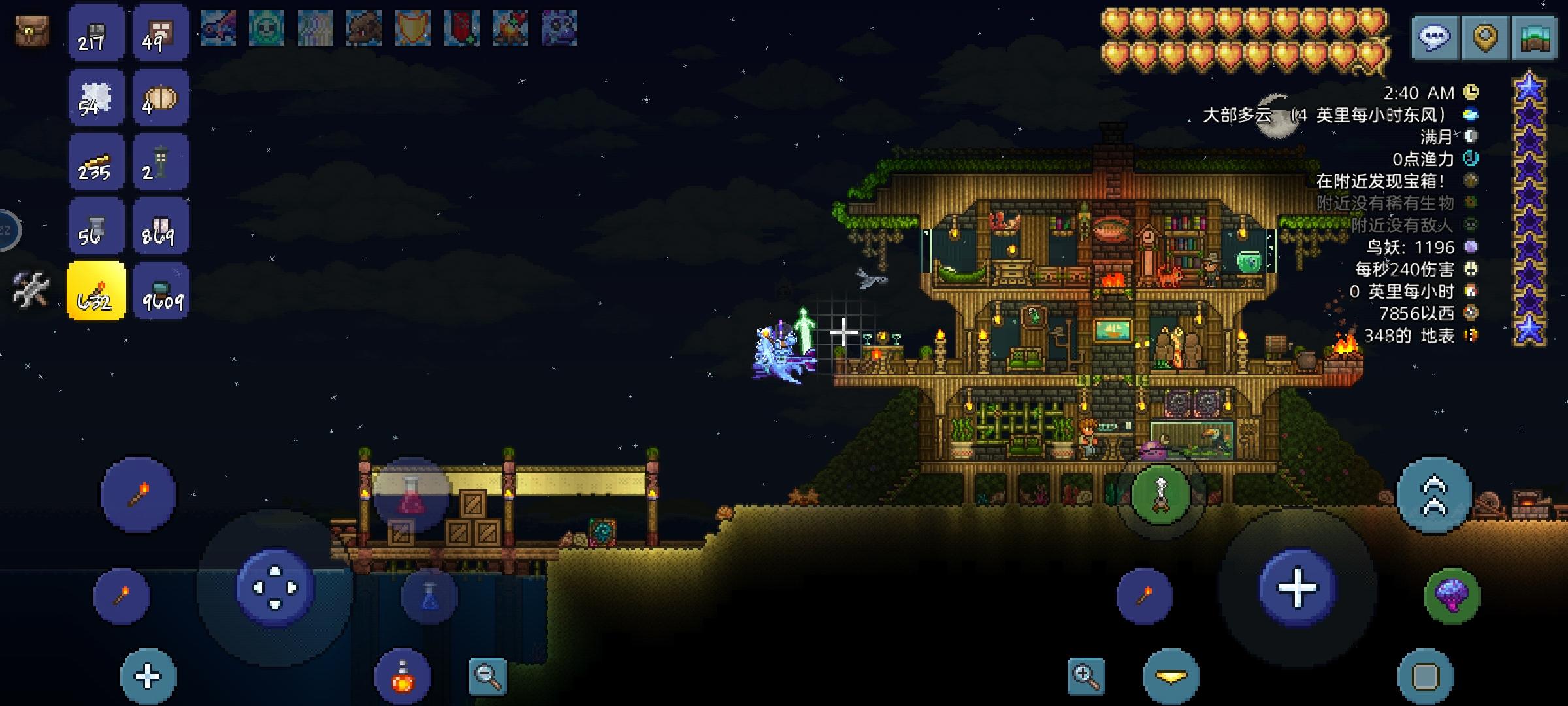Image resolution: width=1568 pixels, height=706 pixels.
Task: Open the world map landscape button
Action: point(1535,37)
